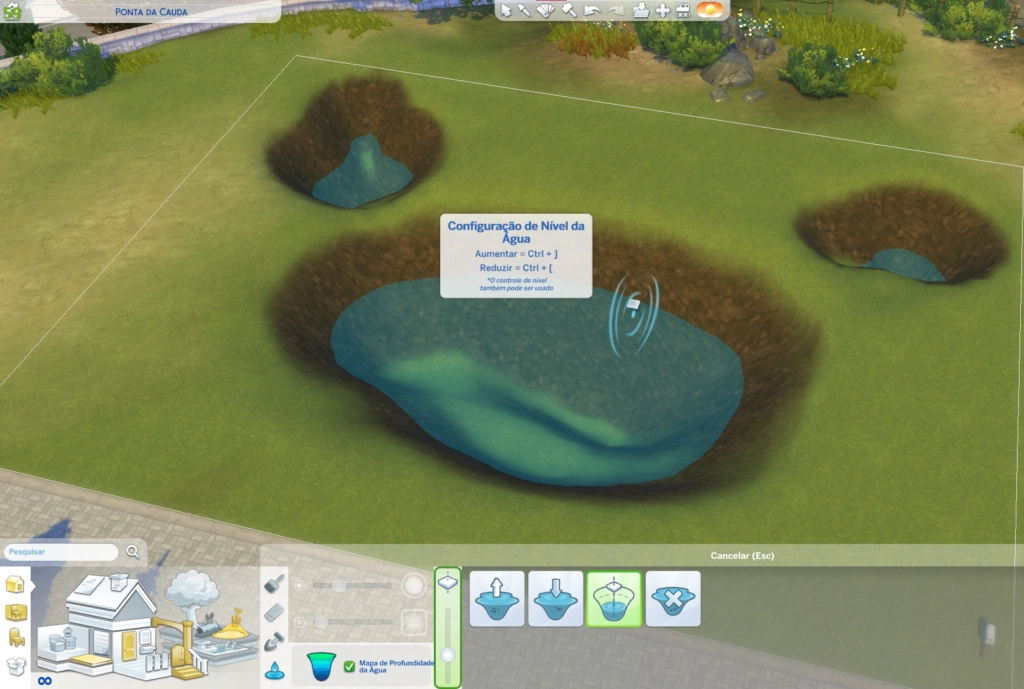Screen dimensions: 1024x689
Task: Pick the eyedropper tool
Action: (x=524, y=10)
